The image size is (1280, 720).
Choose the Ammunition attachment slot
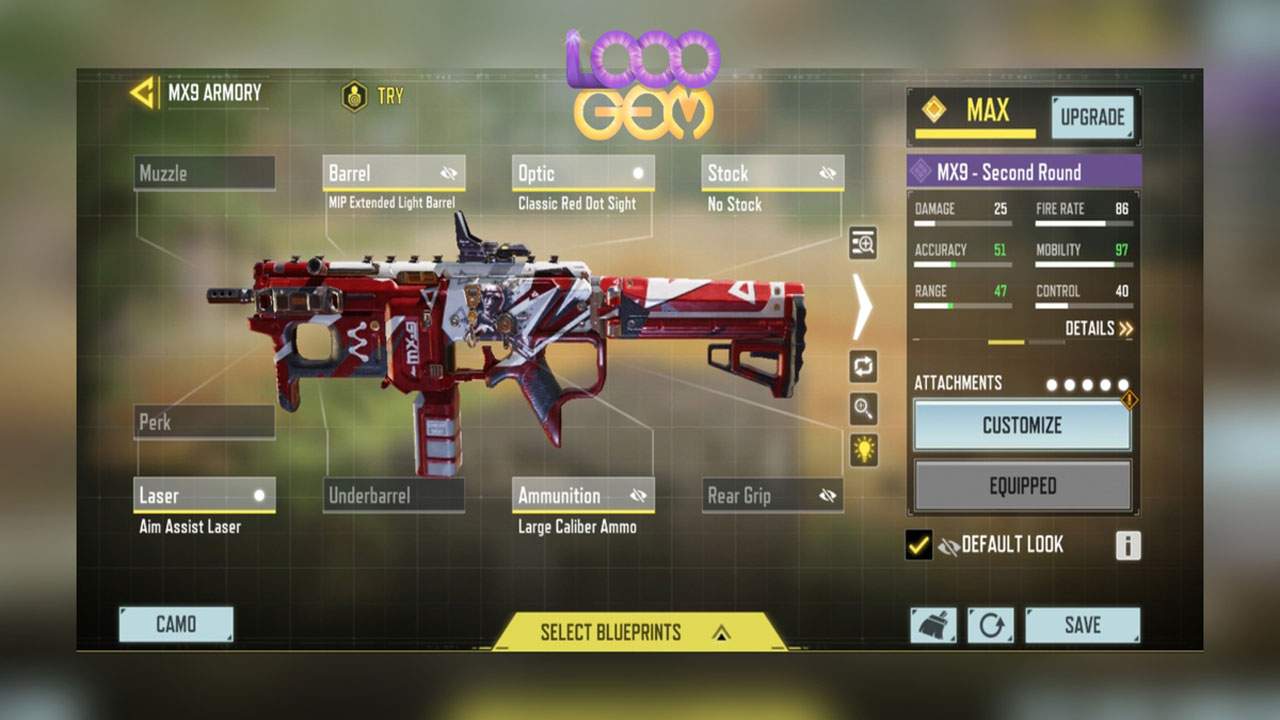582,495
